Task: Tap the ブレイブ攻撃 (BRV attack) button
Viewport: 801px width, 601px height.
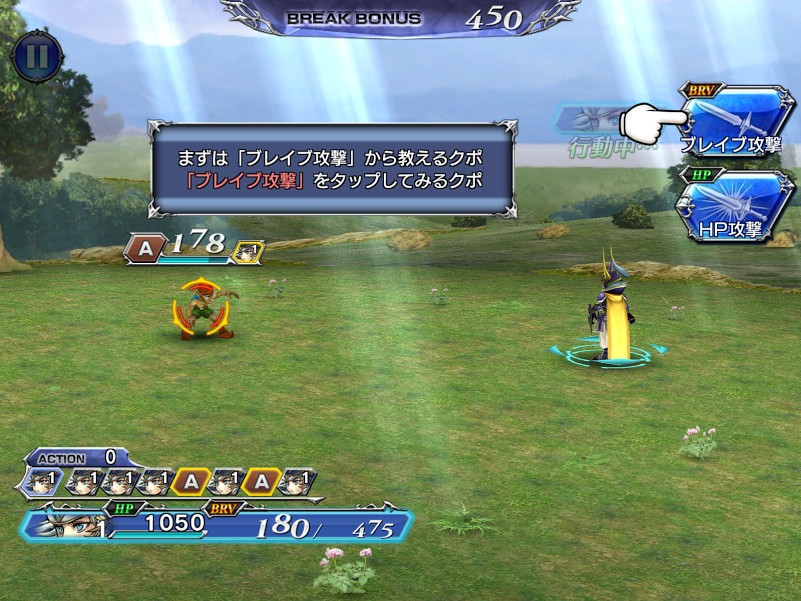Action: [735, 122]
